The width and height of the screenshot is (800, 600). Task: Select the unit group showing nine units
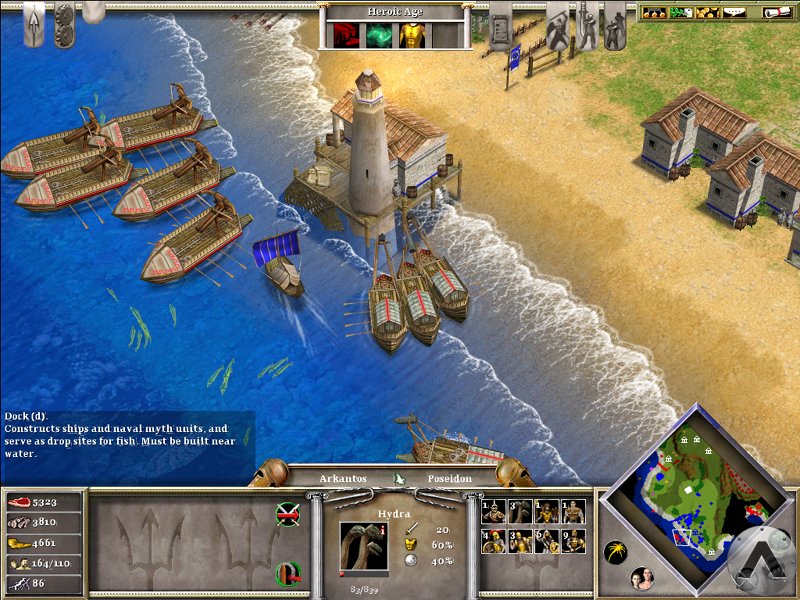(x=572, y=541)
